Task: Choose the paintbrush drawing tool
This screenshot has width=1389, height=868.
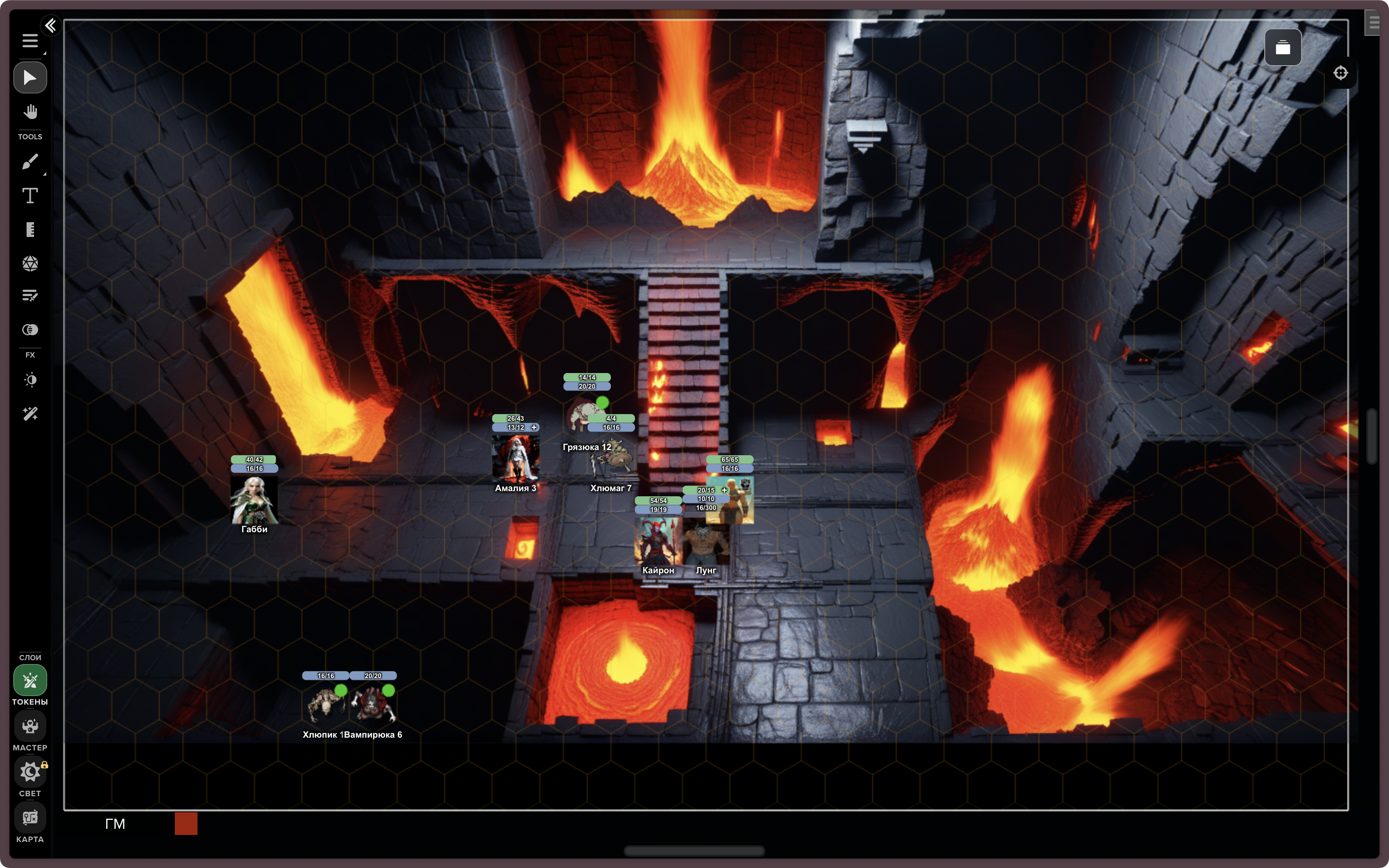Action: 30,162
